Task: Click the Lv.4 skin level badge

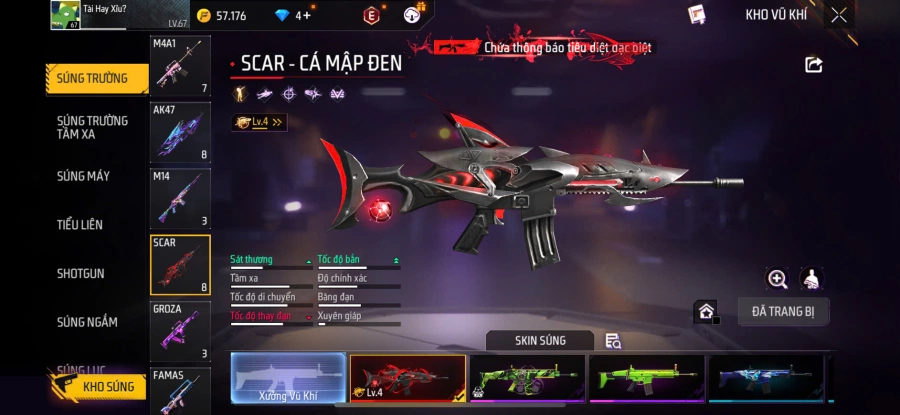Action: (259, 122)
